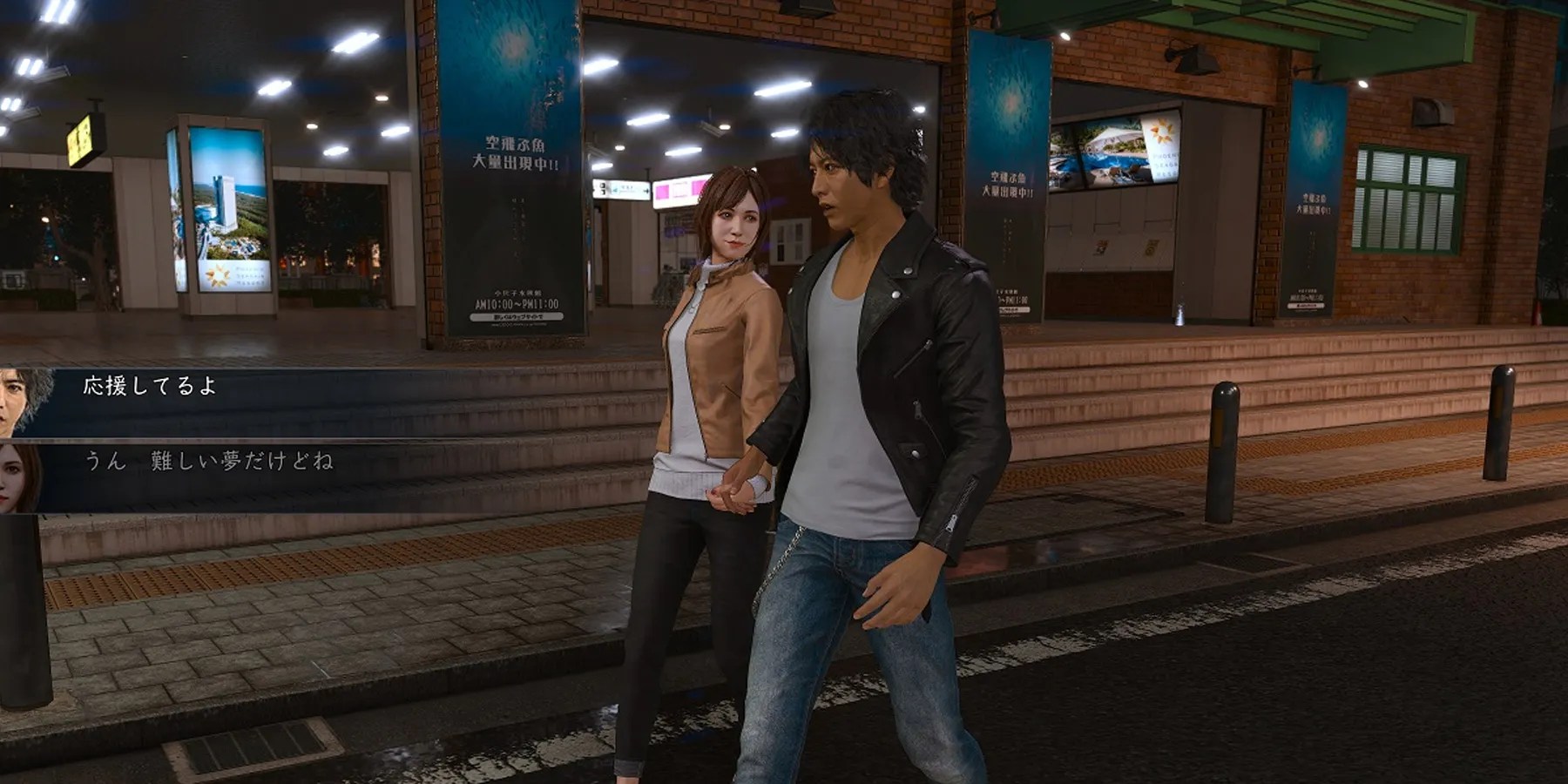Viewport: 1568px width, 784px height.
Task: Select the Phoenix resort logo on the lightbox ad
Action: click(x=218, y=274)
